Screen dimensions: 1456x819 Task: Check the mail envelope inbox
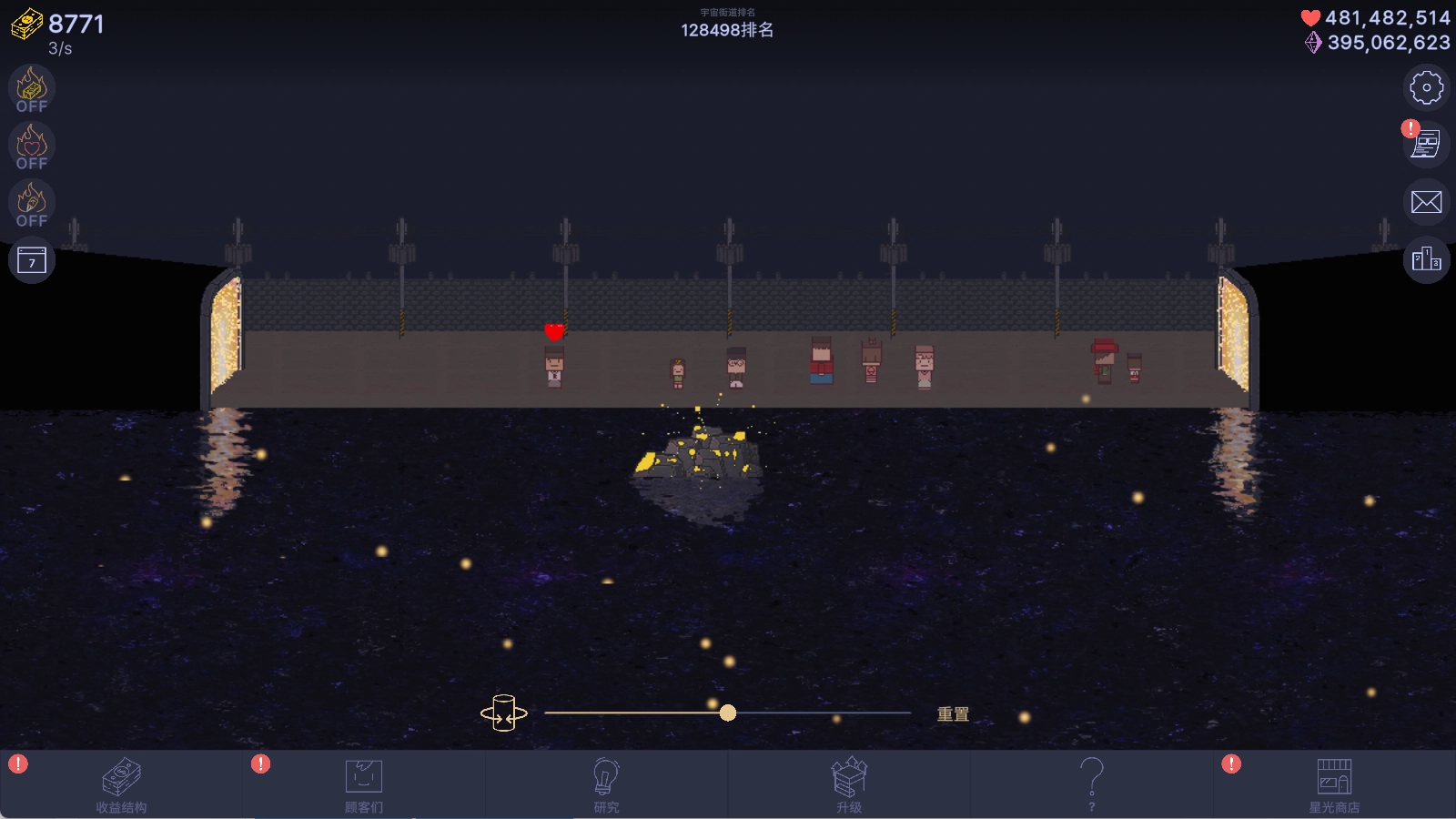point(1424,203)
